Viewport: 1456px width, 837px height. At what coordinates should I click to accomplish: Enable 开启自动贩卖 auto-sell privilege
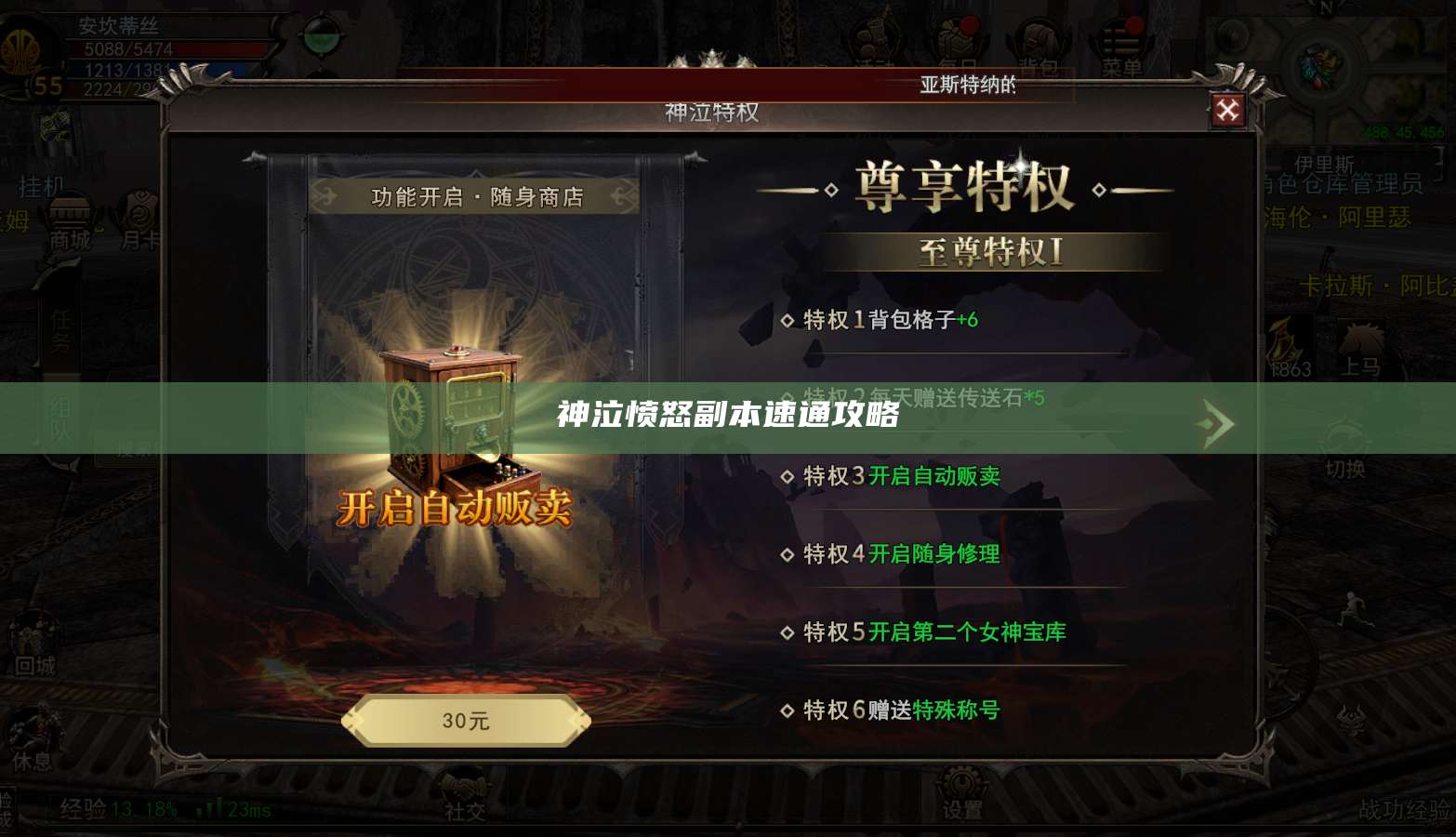coord(933,476)
